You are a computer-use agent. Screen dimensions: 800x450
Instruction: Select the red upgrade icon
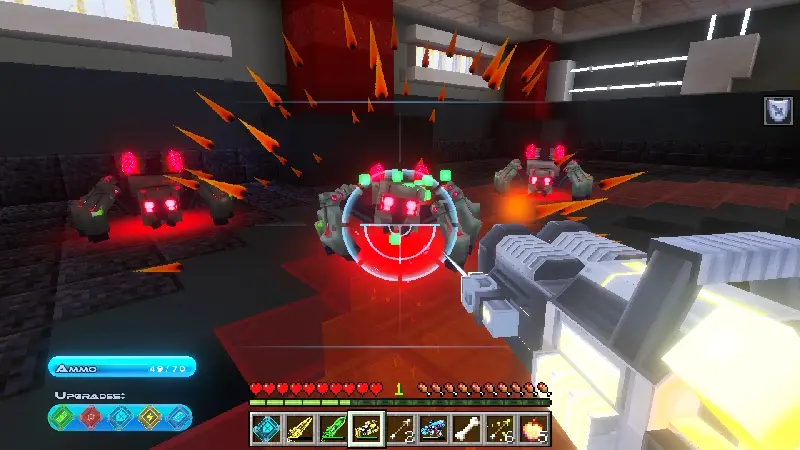92,415
